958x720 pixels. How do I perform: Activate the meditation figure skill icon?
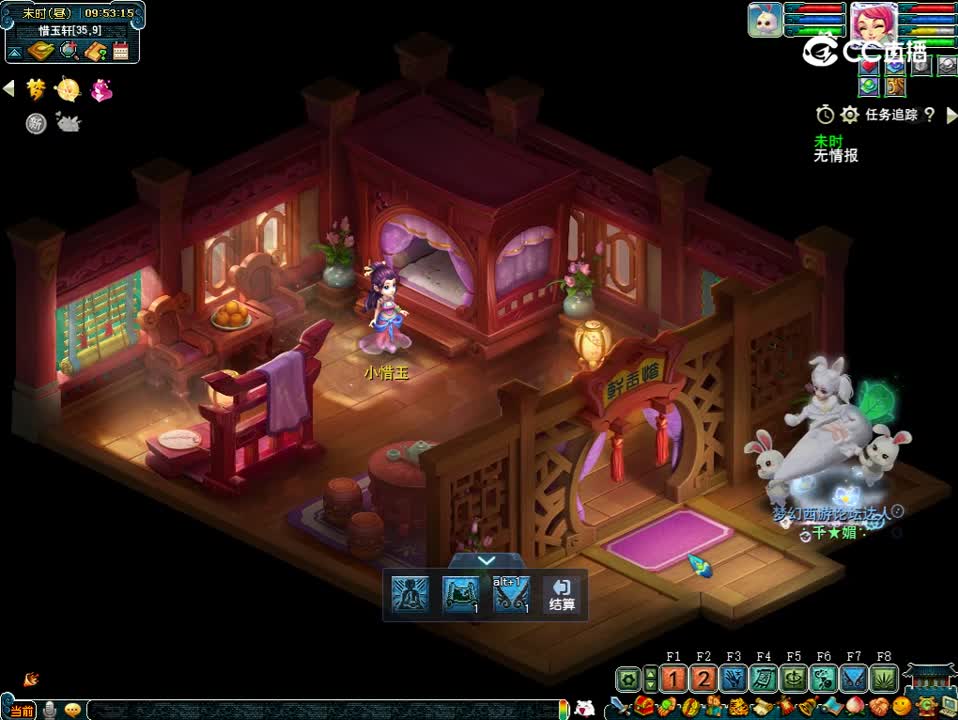tap(408, 595)
